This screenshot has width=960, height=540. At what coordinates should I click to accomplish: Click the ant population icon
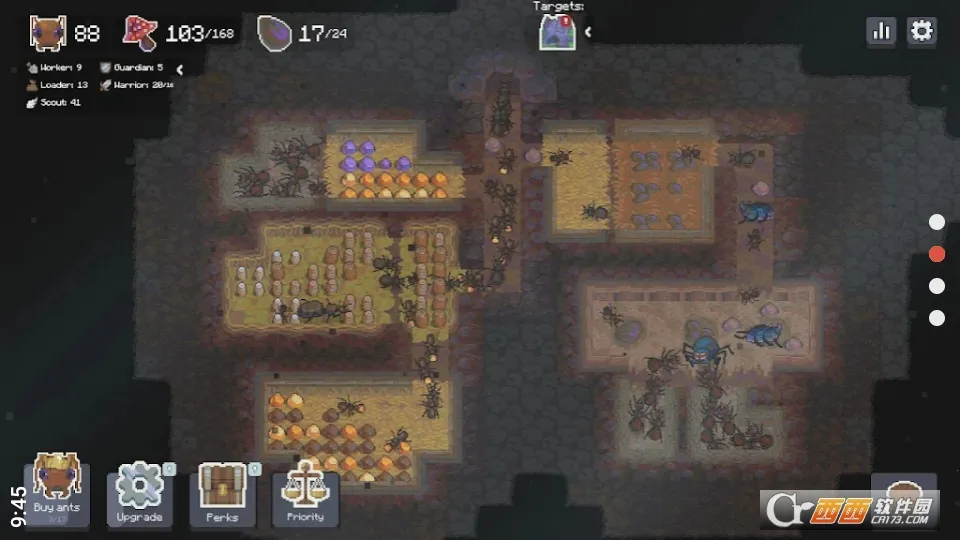click(48, 33)
